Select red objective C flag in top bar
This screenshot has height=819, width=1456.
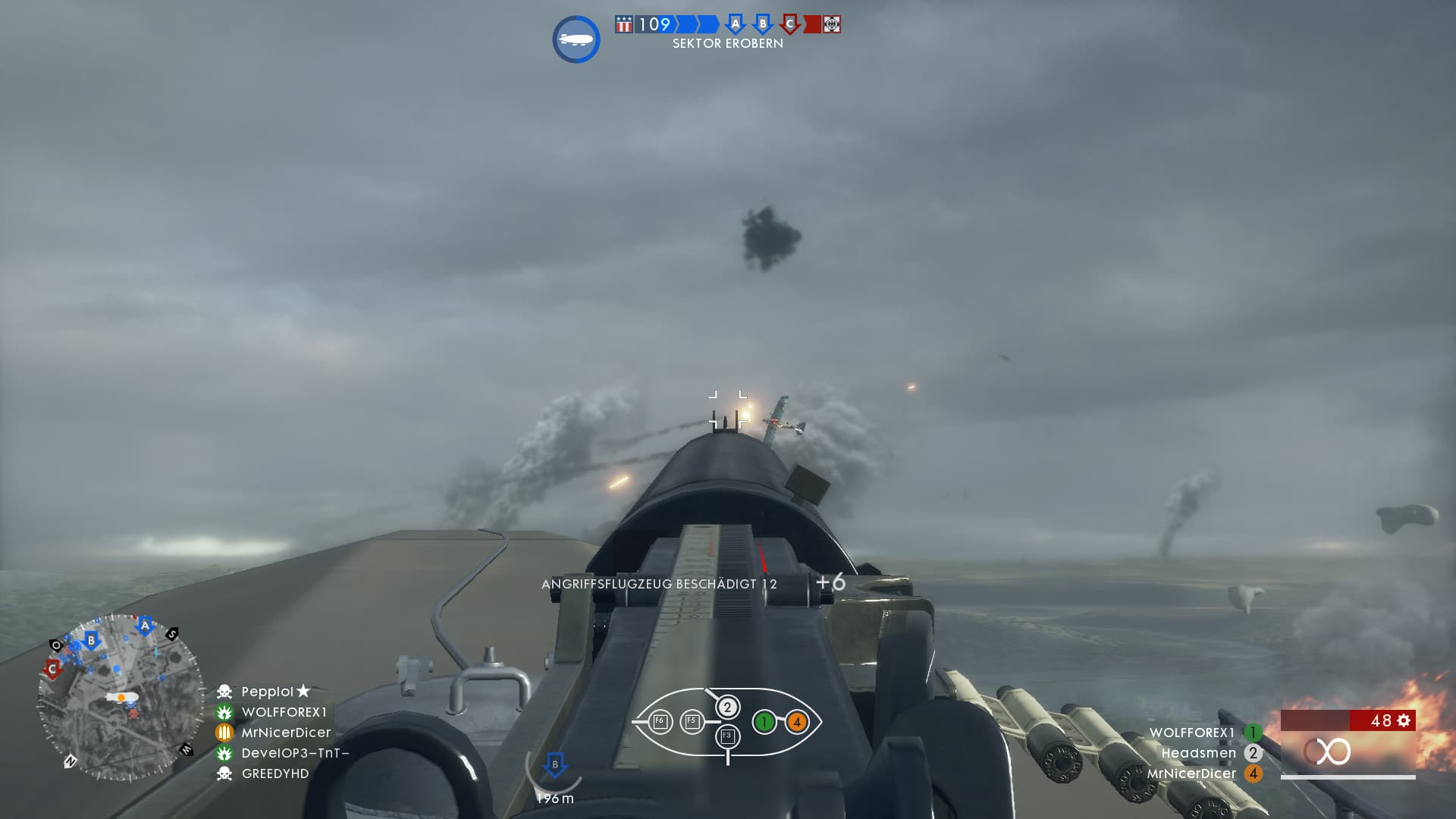[x=789, y=24]
